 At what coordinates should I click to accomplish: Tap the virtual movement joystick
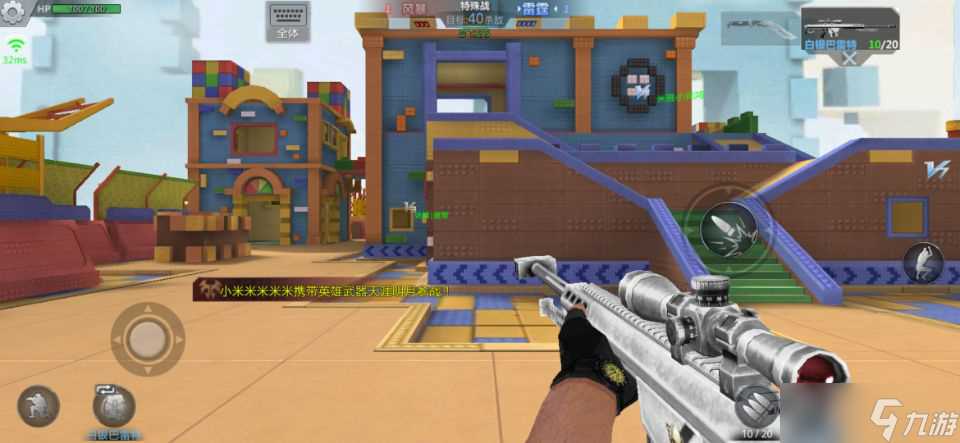click(x=147, y=338)
